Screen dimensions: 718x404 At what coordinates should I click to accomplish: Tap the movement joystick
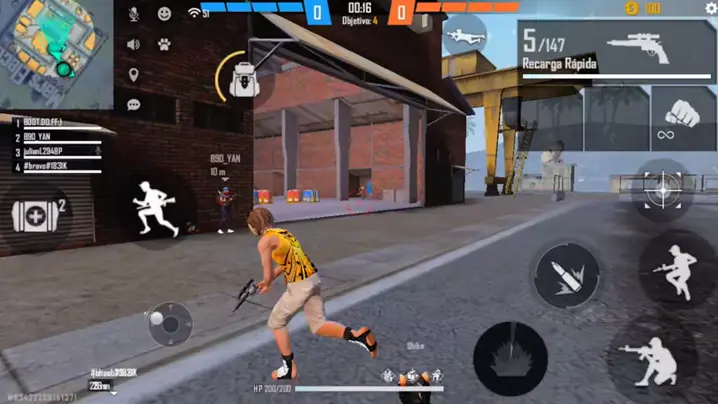tap(170, 323)
